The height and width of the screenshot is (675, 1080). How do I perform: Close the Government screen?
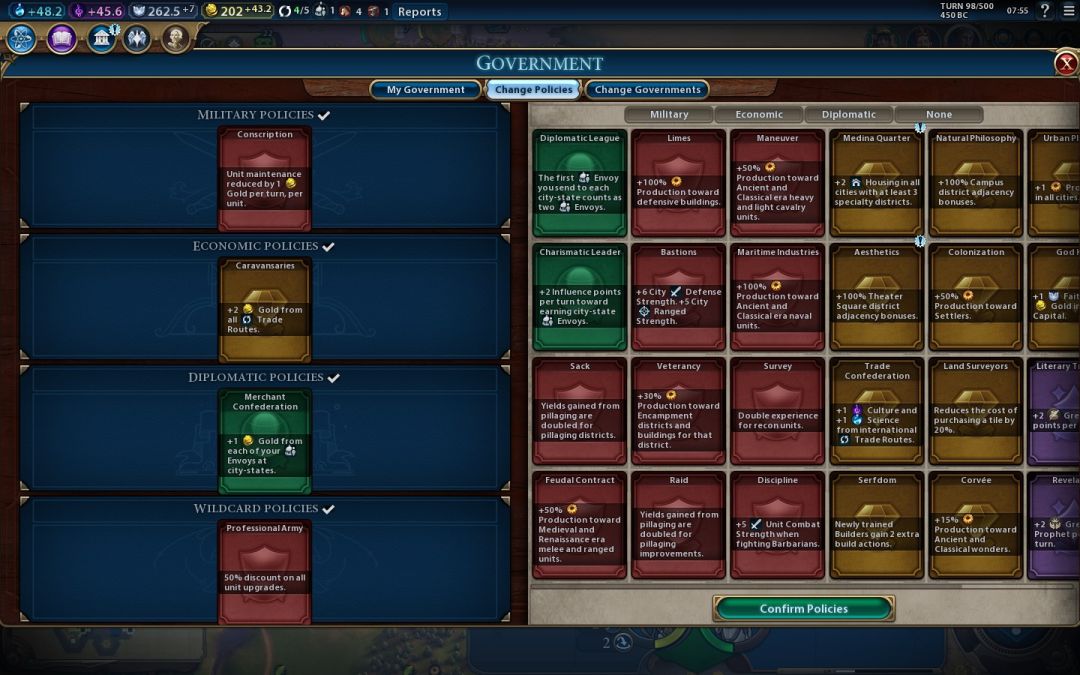click(x=1066, y=64)
